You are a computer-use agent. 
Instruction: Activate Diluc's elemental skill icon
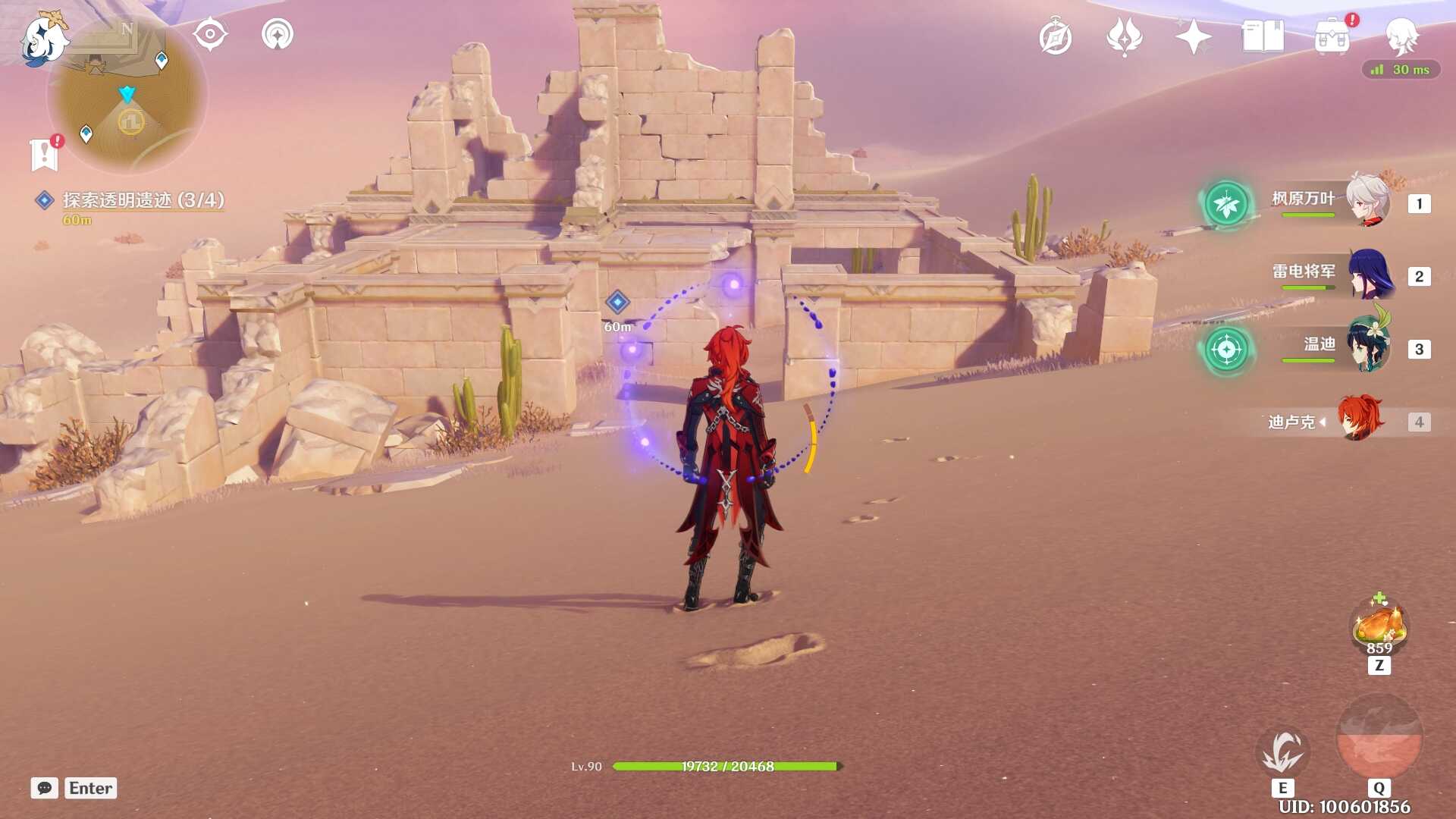1282,752
